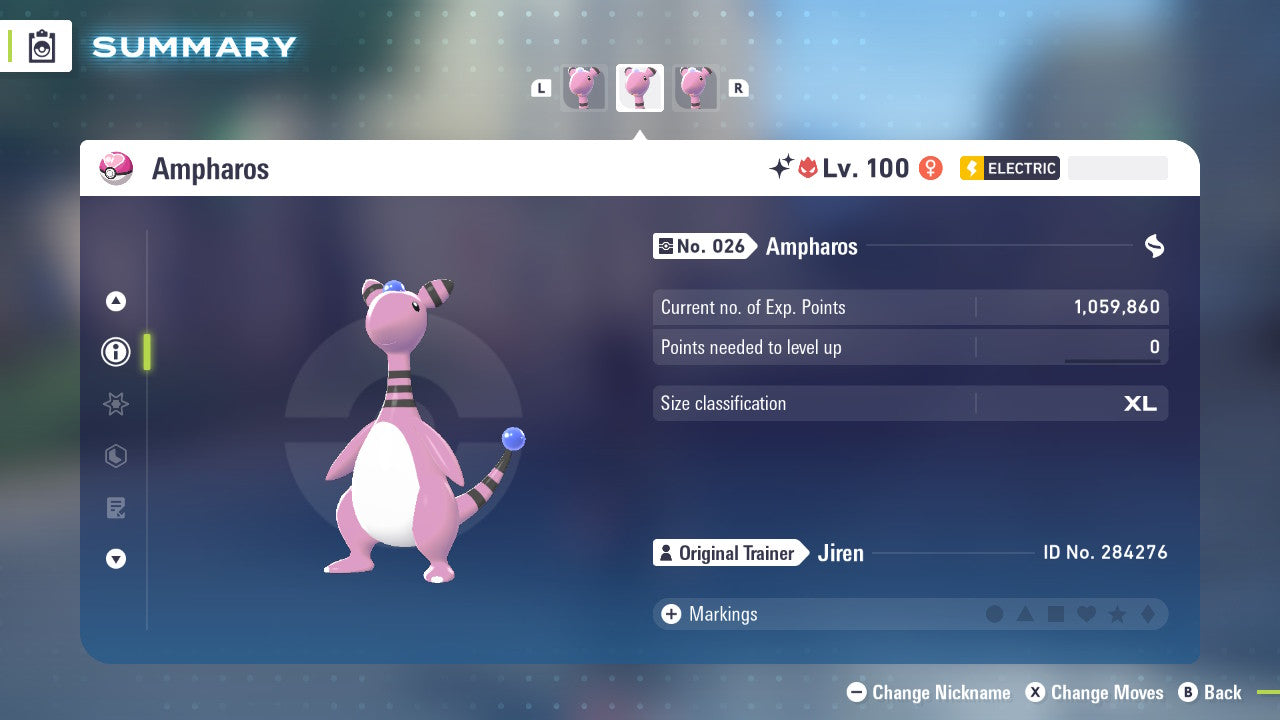The height and width of the screenshot is (720, 1280).
Task: Click the down arrow to scroll pages
Action: click(x=115, y=560)
